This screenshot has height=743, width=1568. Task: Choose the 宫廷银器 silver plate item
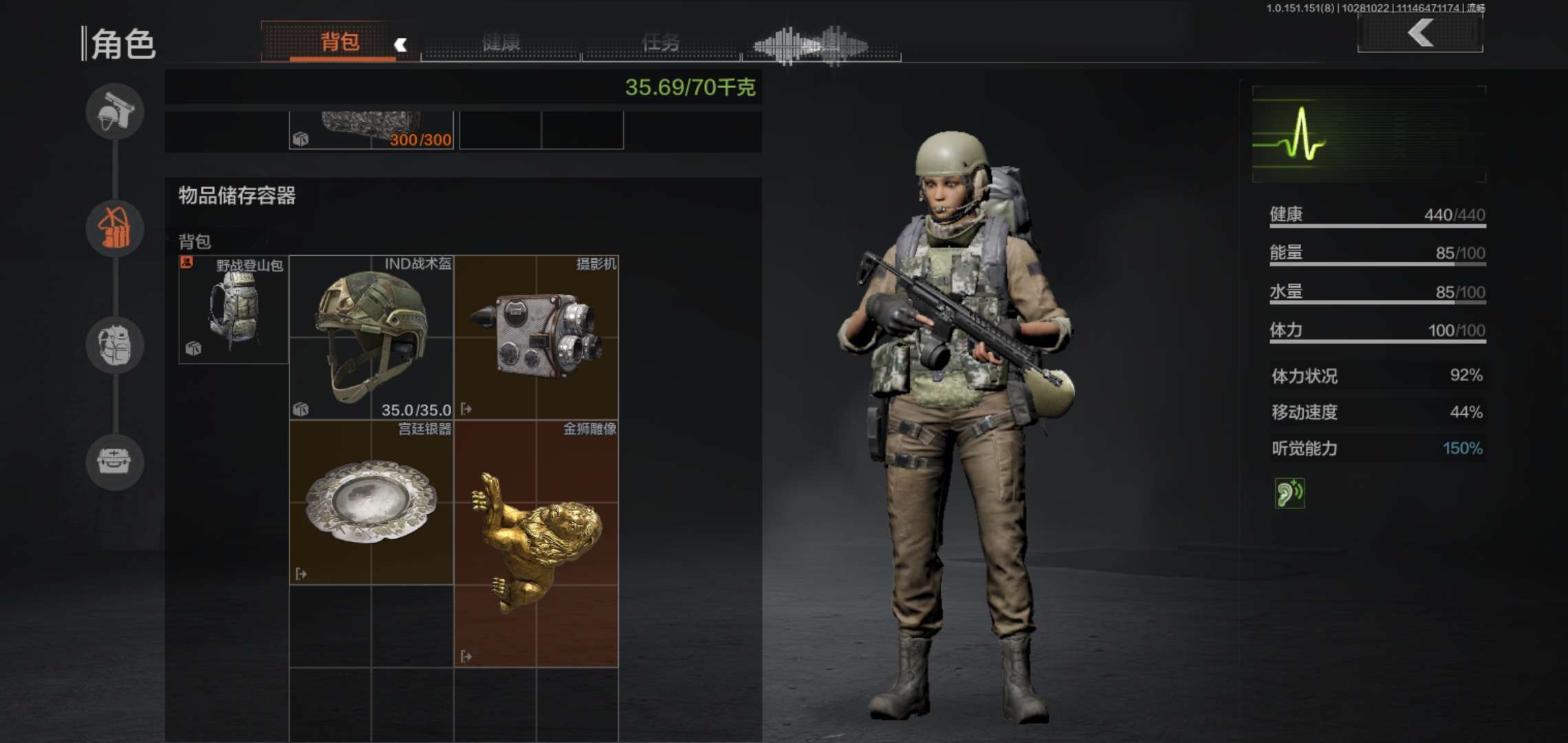click(x=371, y=502)
